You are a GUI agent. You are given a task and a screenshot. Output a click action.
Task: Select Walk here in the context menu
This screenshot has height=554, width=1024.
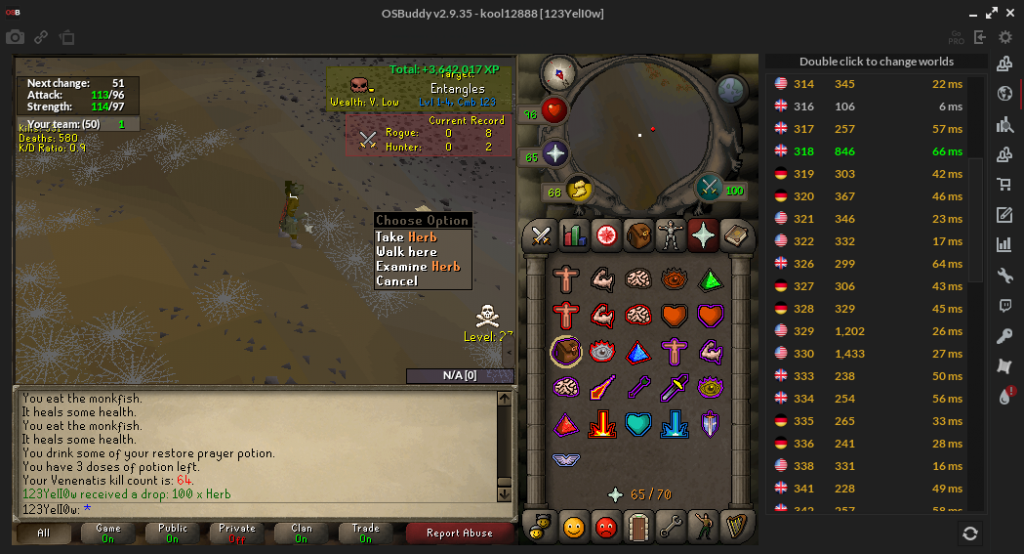point(406,252)
